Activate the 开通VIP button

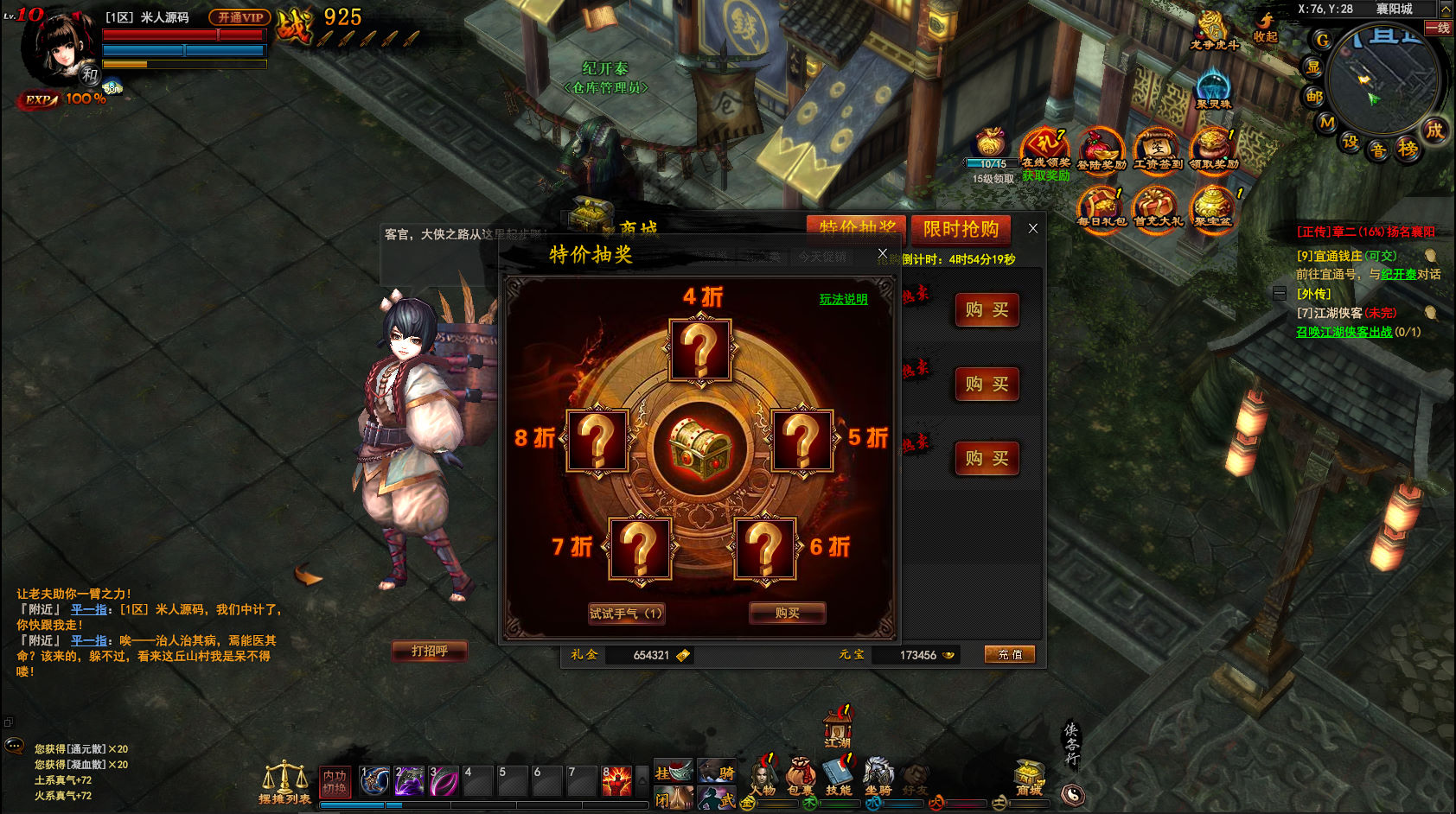pos(239,17)
